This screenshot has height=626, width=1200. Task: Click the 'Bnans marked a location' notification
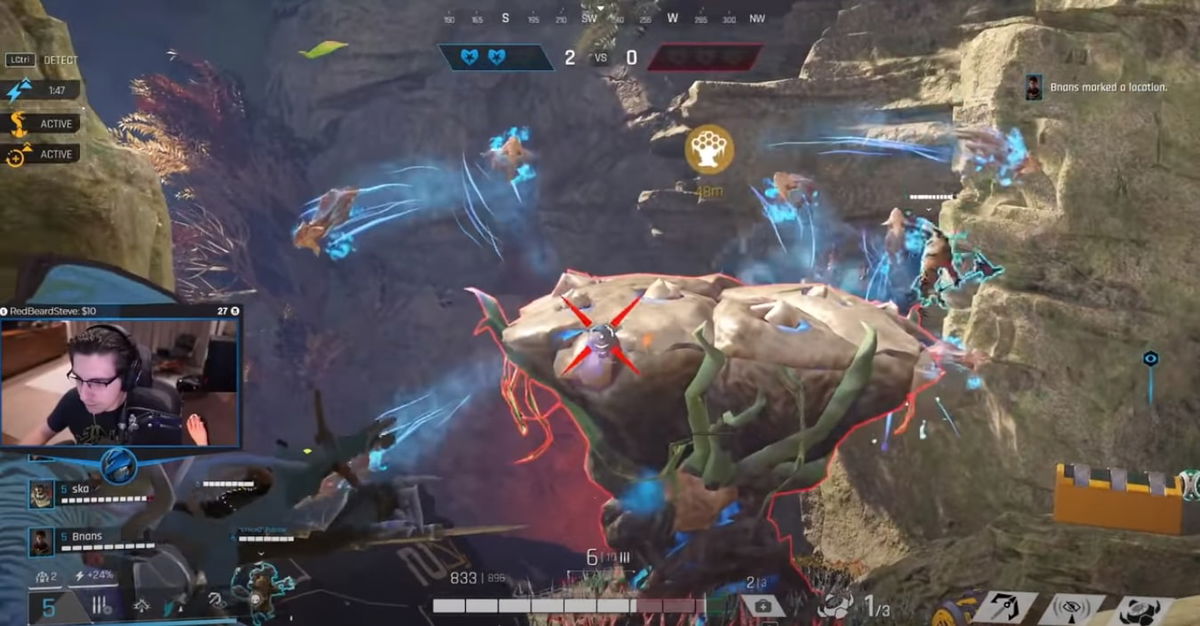tap(1100, 88)
